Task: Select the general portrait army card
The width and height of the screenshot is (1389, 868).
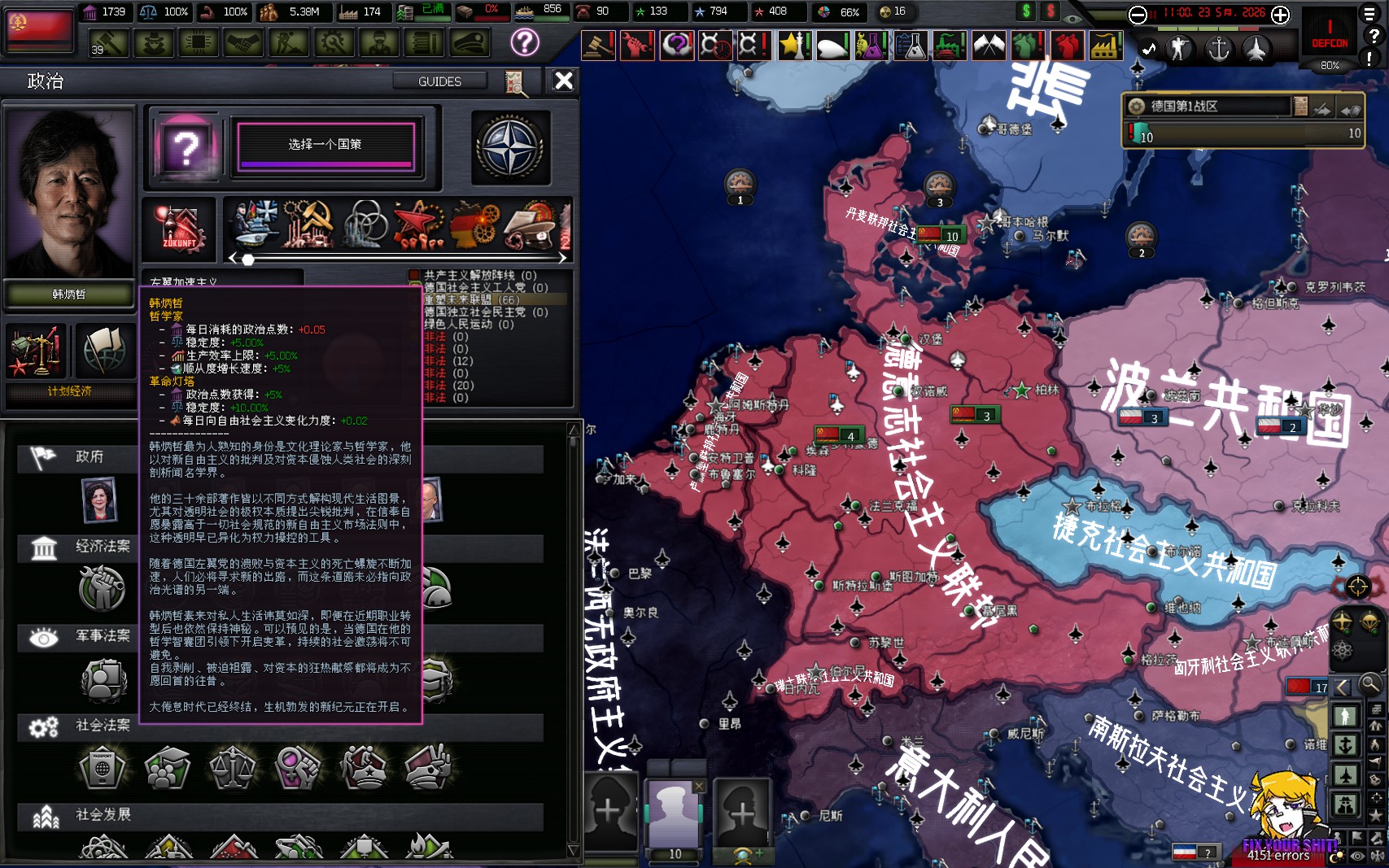Action: click(x=675, y=813)
